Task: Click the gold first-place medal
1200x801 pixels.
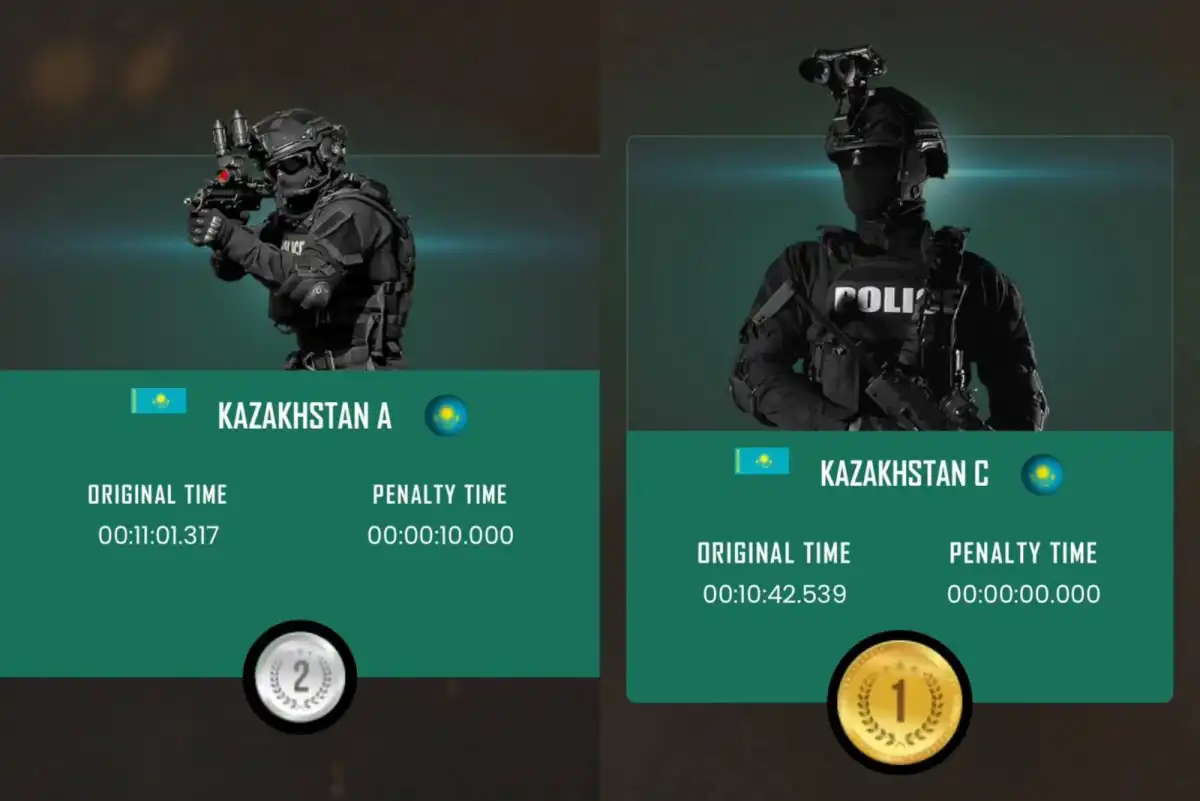Action: click(899, 701)
